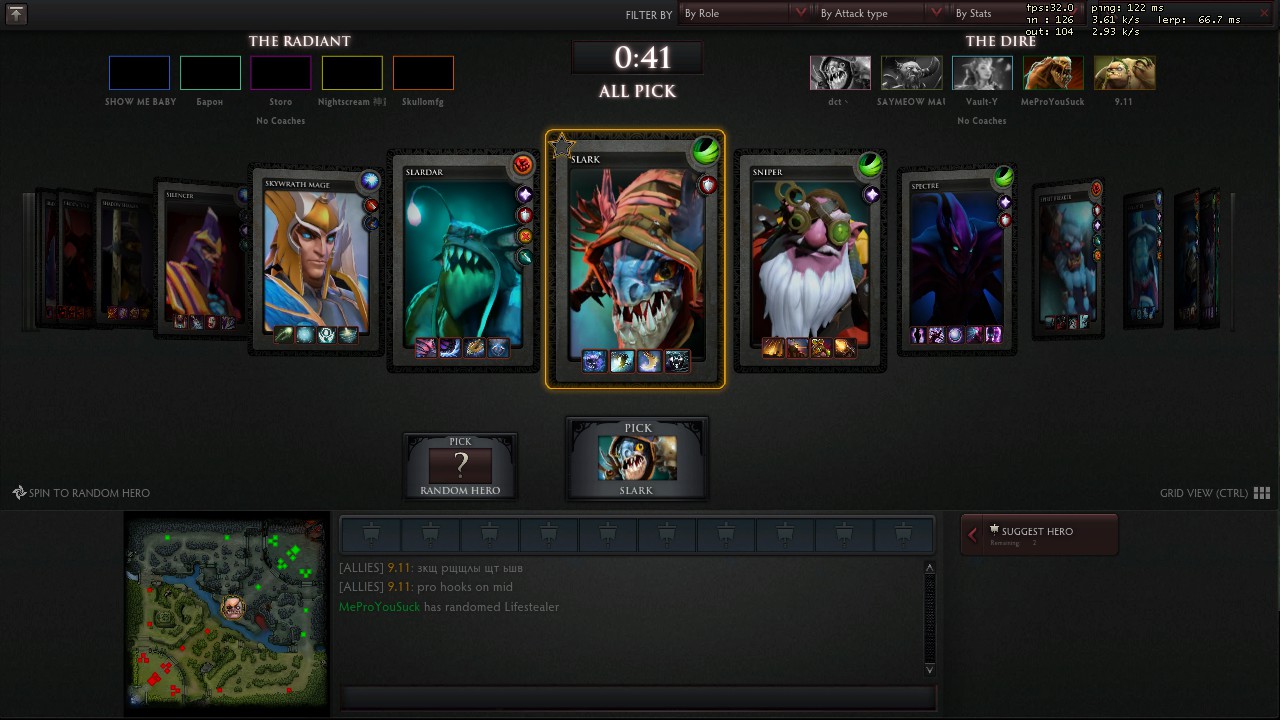Choose the Spectre hero card

(x=957, y=260)
